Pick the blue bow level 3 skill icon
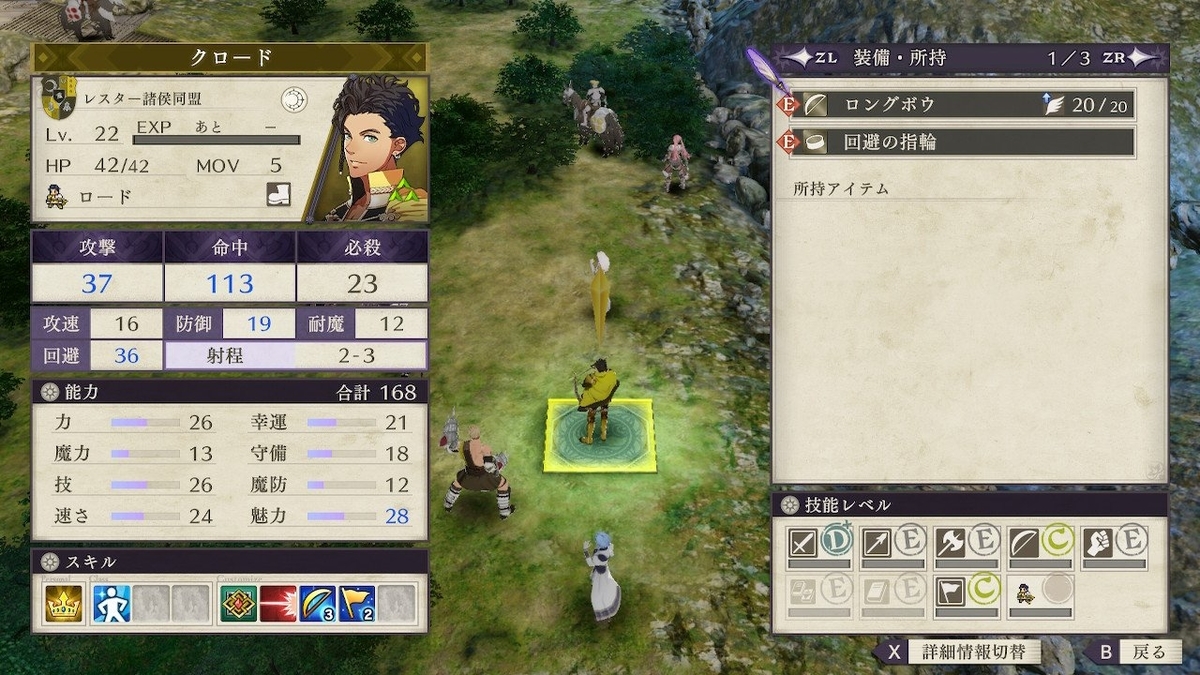The width and height of the screenshot is (1200, 675). 318,604
